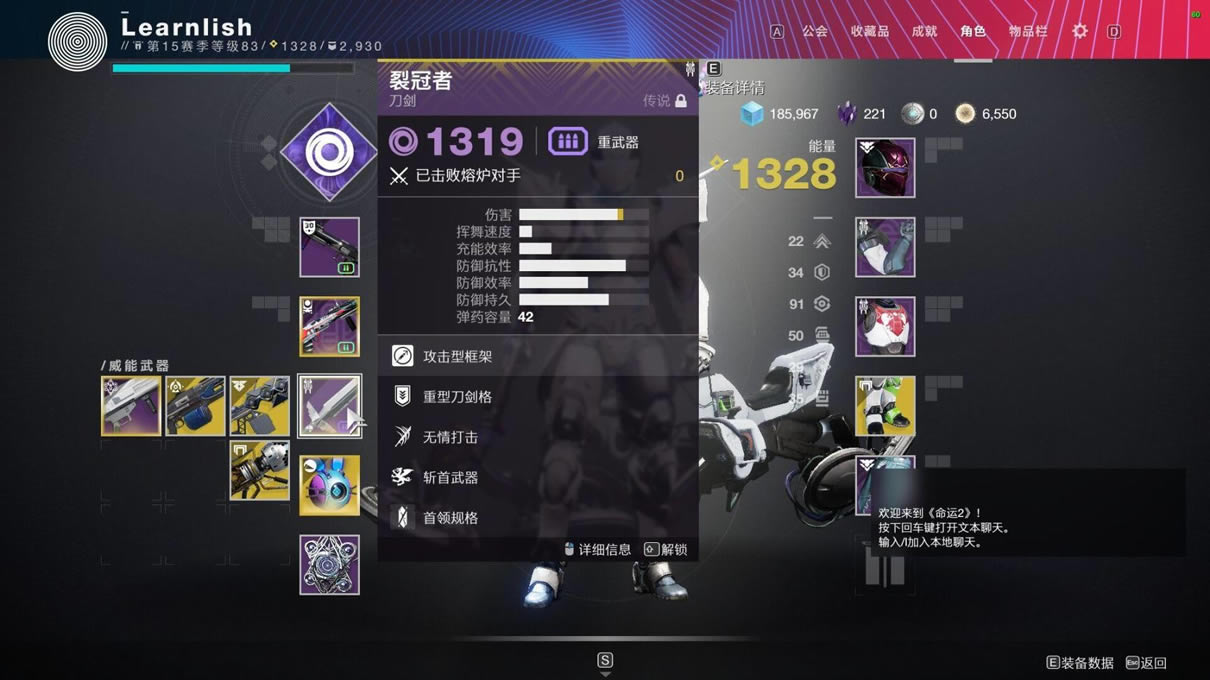The height and width of the screenshot is (680, 1210).
Task: Select the equipped kinetic weapon slot
Action: [x=329, y=247]
